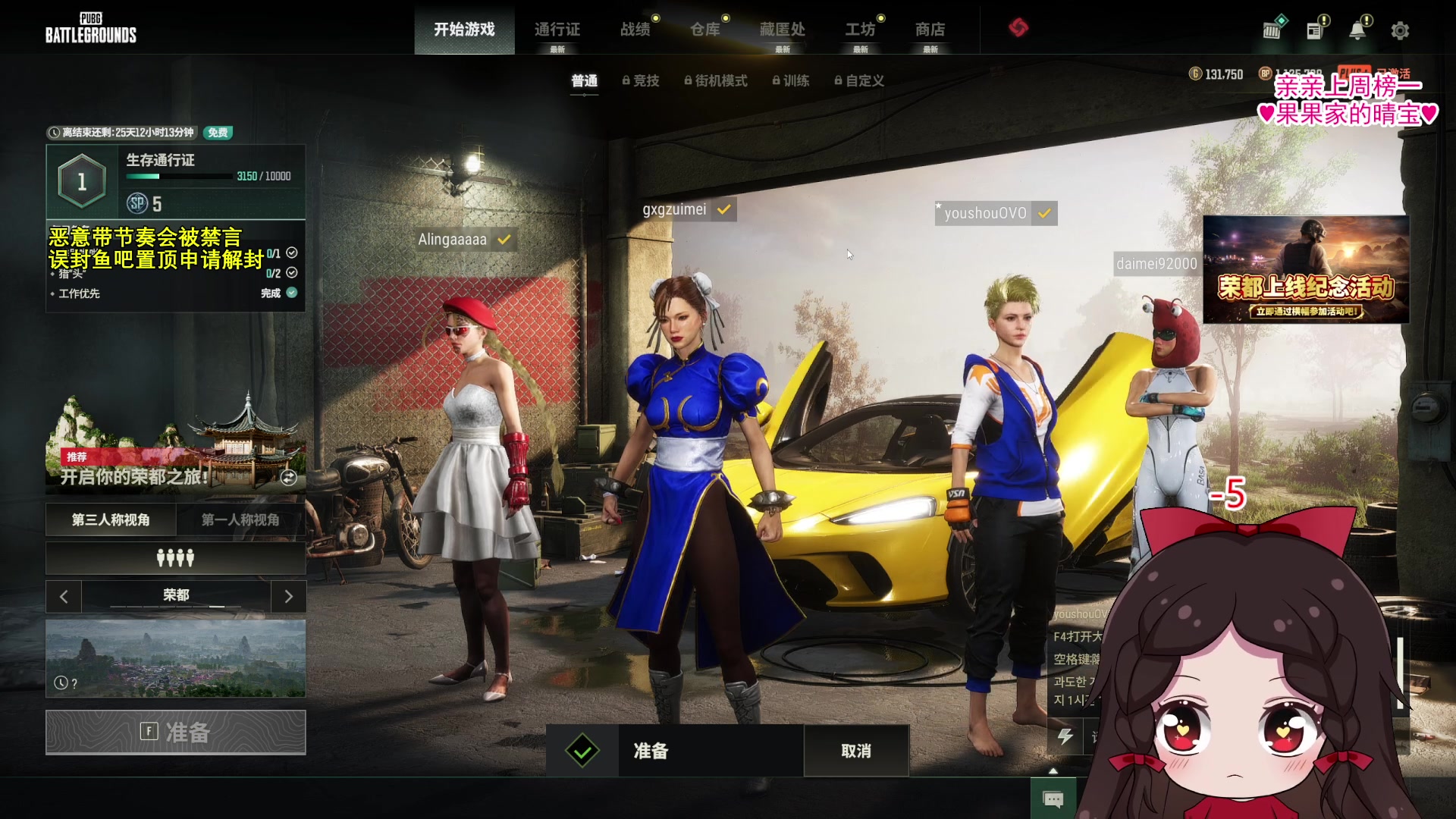Image resolution: width=1456 pixels, height=819 pixels.
Task: Select 第一人称视角 first-person perspective
Action: 240,519
